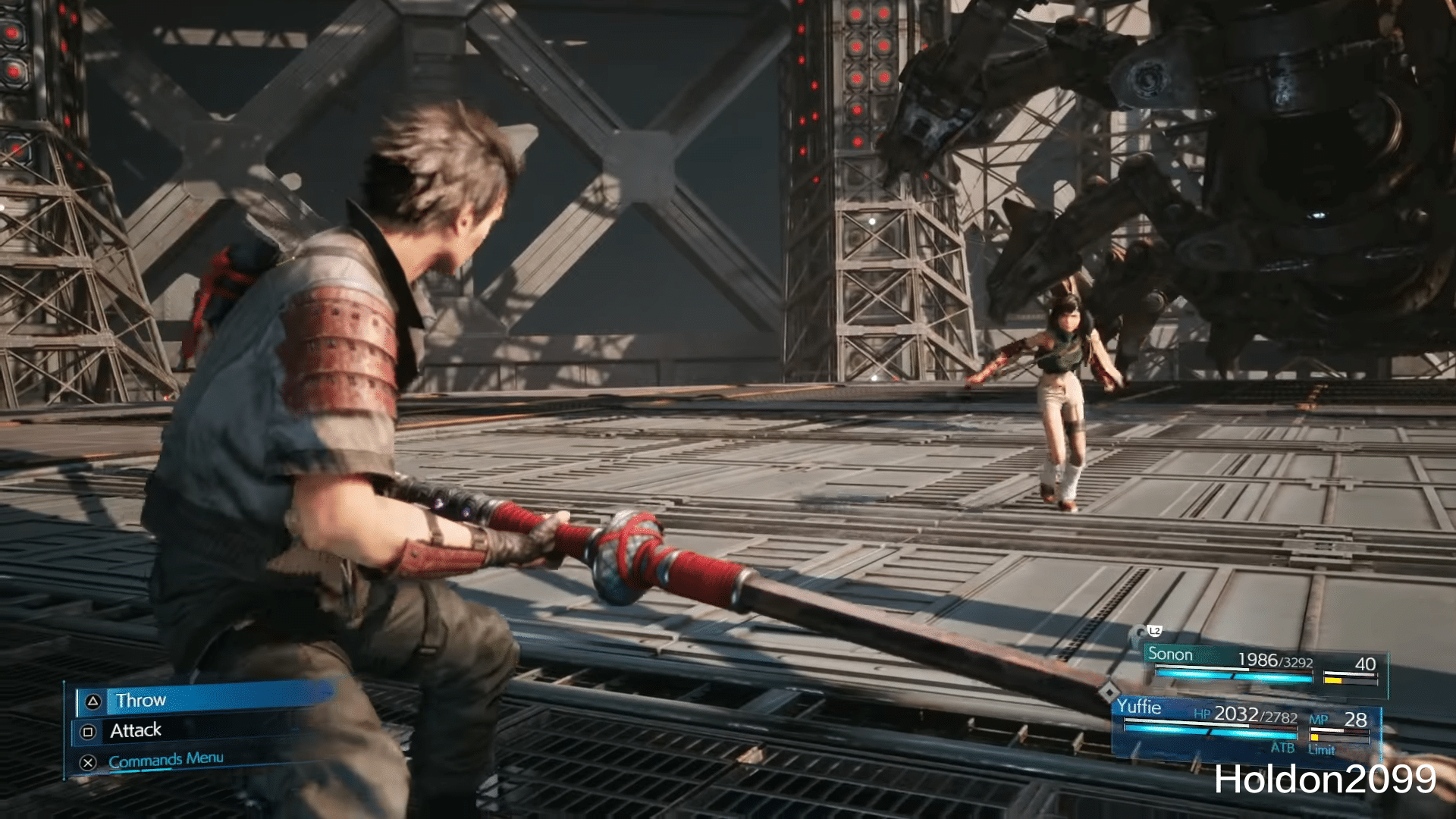Click Yuffie's HP value 2032/2782
1456x819 pixels.
[x=1255, y=717]
